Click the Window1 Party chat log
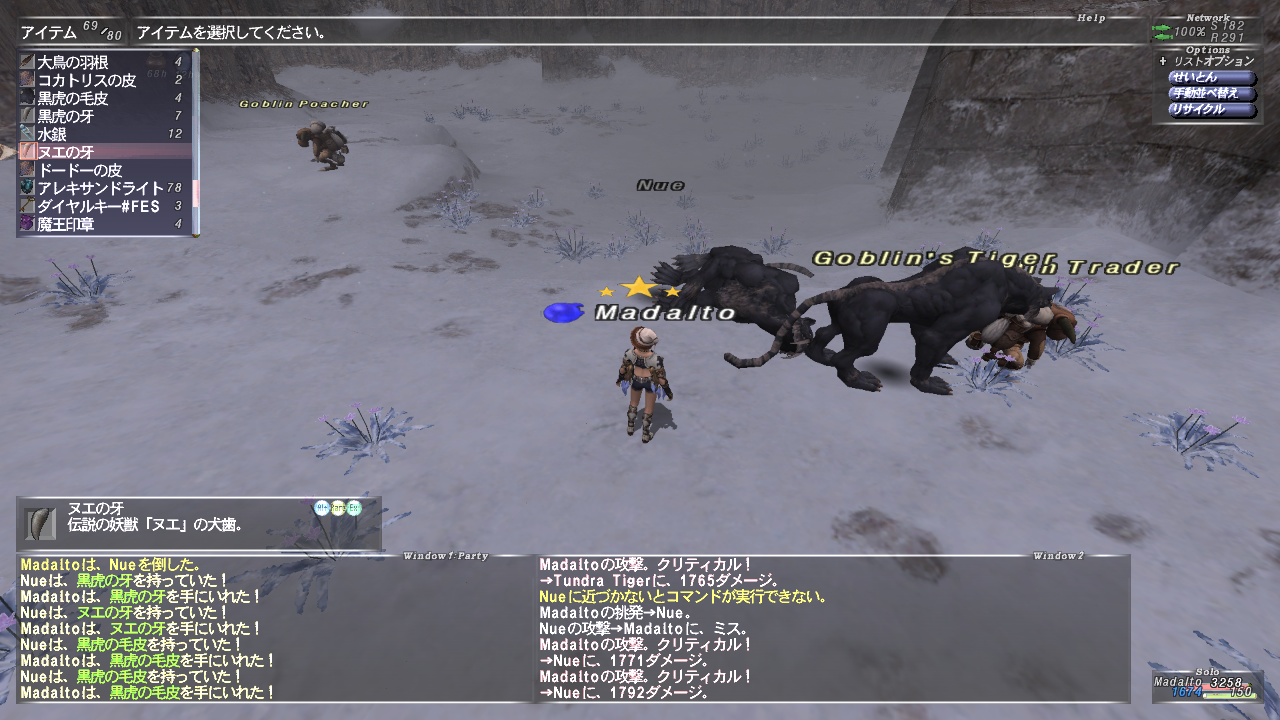The width and height of the screenshot is (1280, 720). (270, 628)
